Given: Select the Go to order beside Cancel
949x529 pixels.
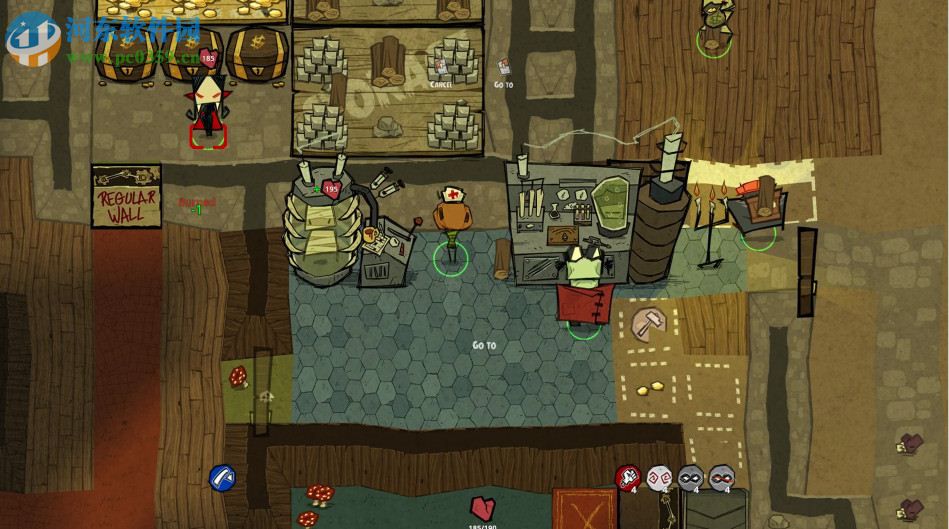Looking at the screenshot, I should click(x=503, y=71).
